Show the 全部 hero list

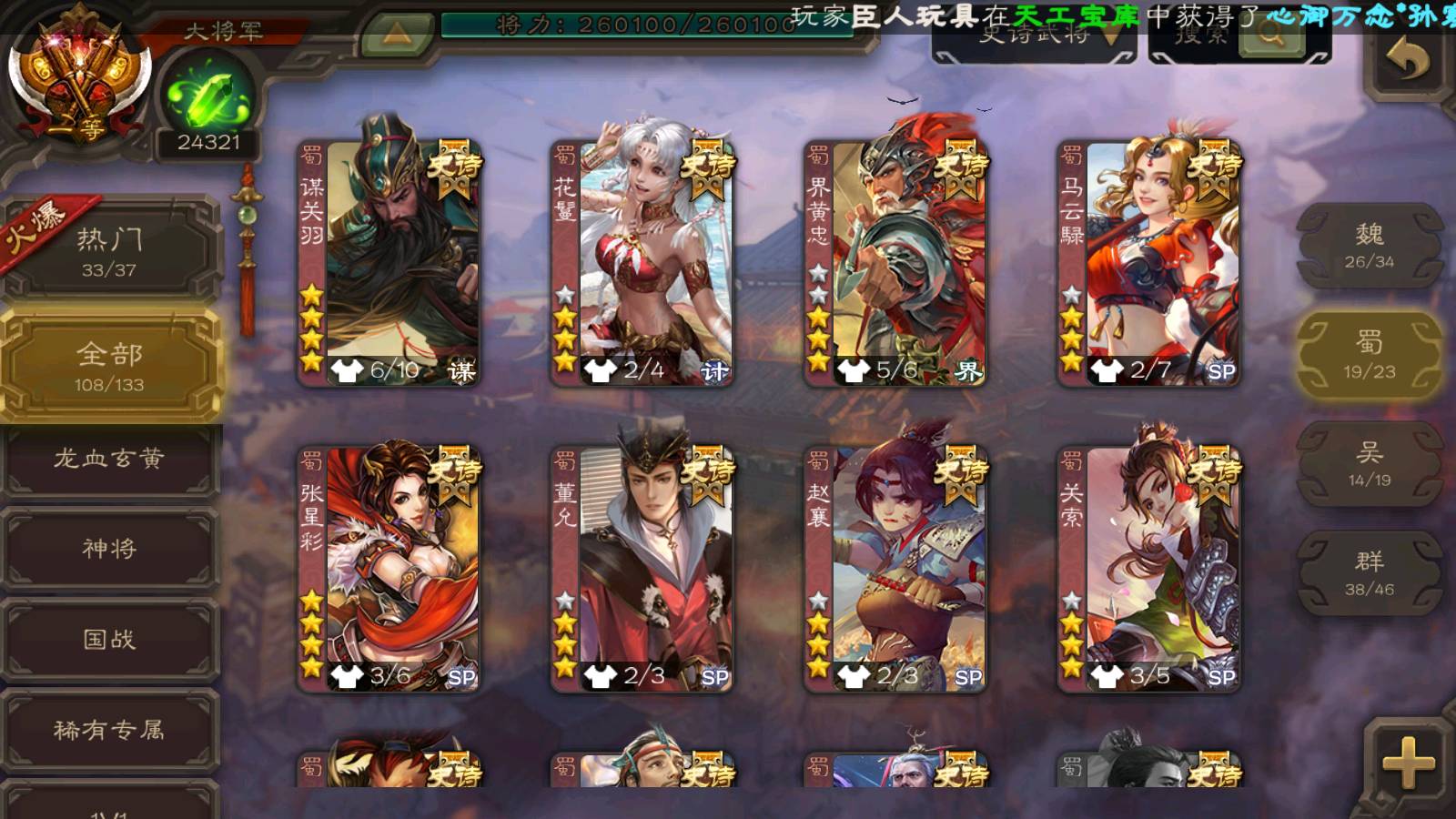(x=109, y=365)
